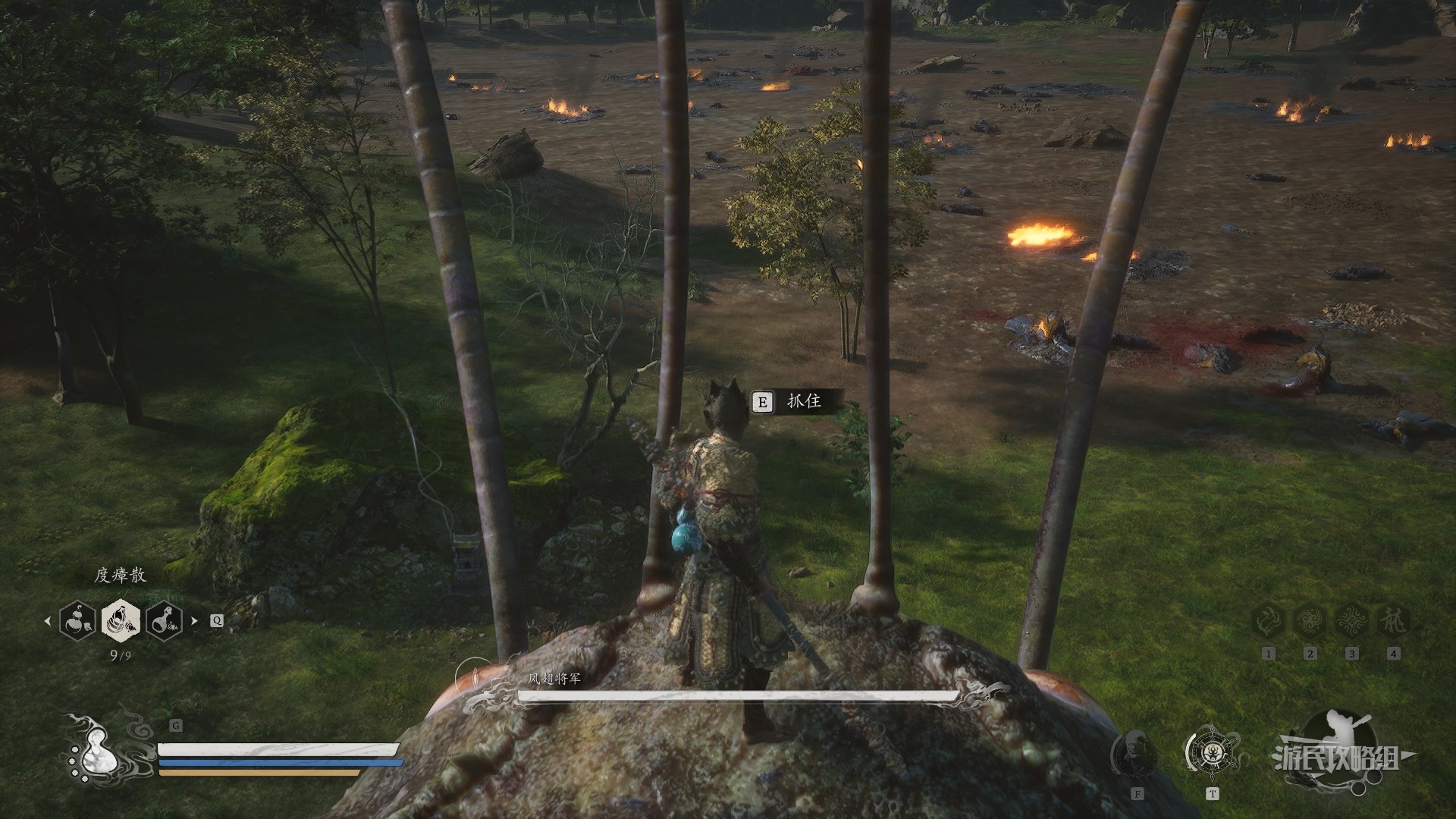Choose the dark gourd item slot
This screenshot has width=1456, height=819.
(x=78, y=620)
